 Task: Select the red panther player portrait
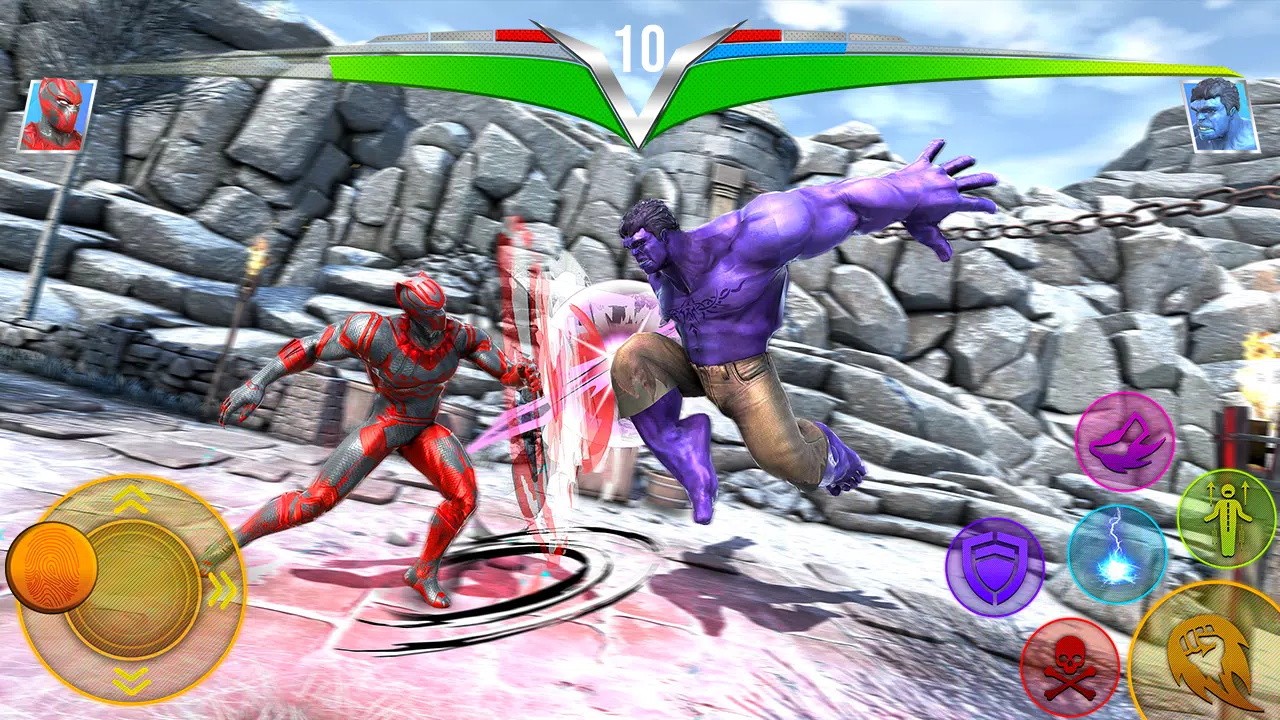pyautogui.click(x=56, y=115)
